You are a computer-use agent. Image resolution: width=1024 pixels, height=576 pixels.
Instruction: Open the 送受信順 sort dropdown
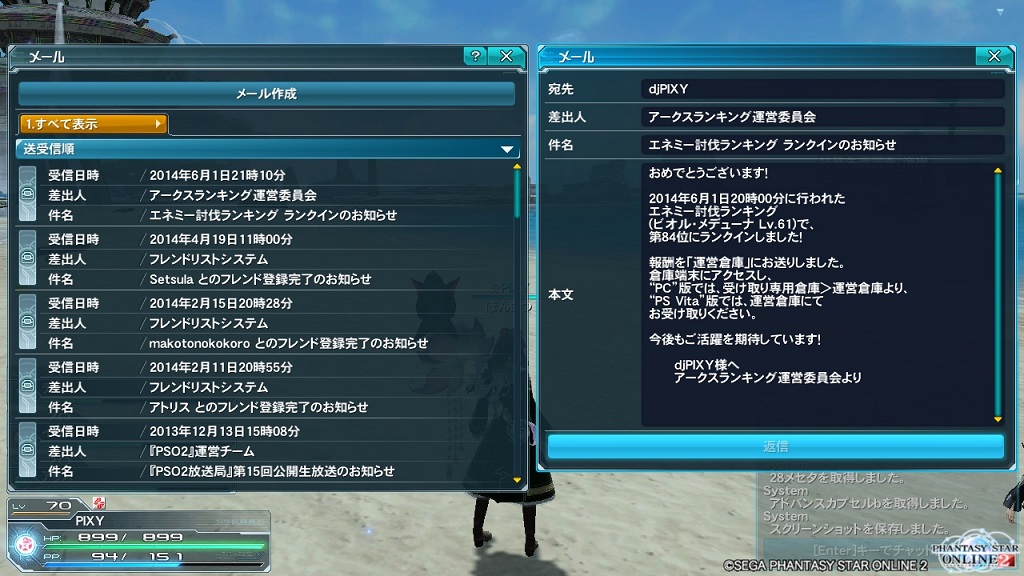point(267,149)
